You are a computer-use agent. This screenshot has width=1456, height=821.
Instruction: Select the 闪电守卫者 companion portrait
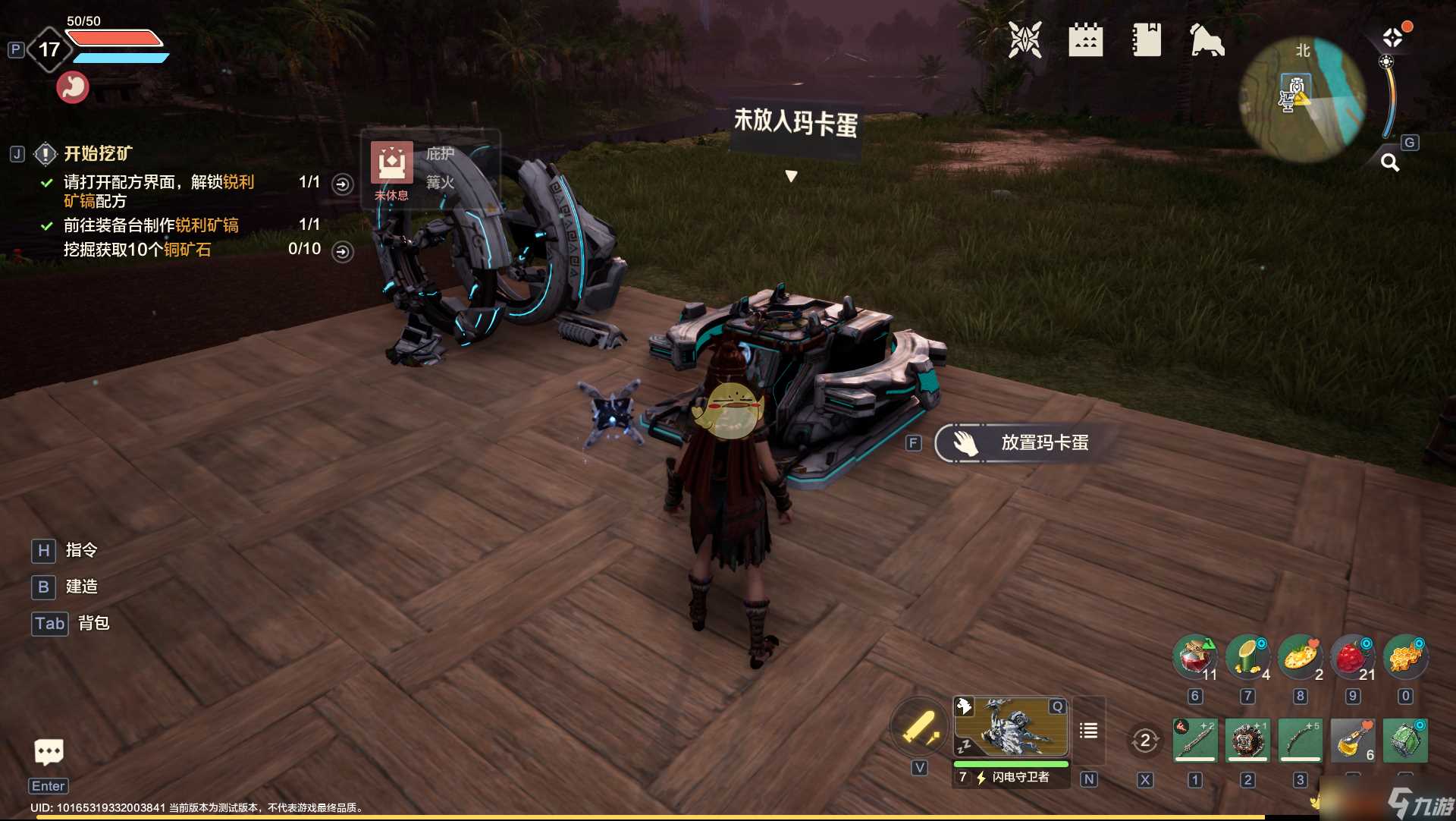point(1011,728)
